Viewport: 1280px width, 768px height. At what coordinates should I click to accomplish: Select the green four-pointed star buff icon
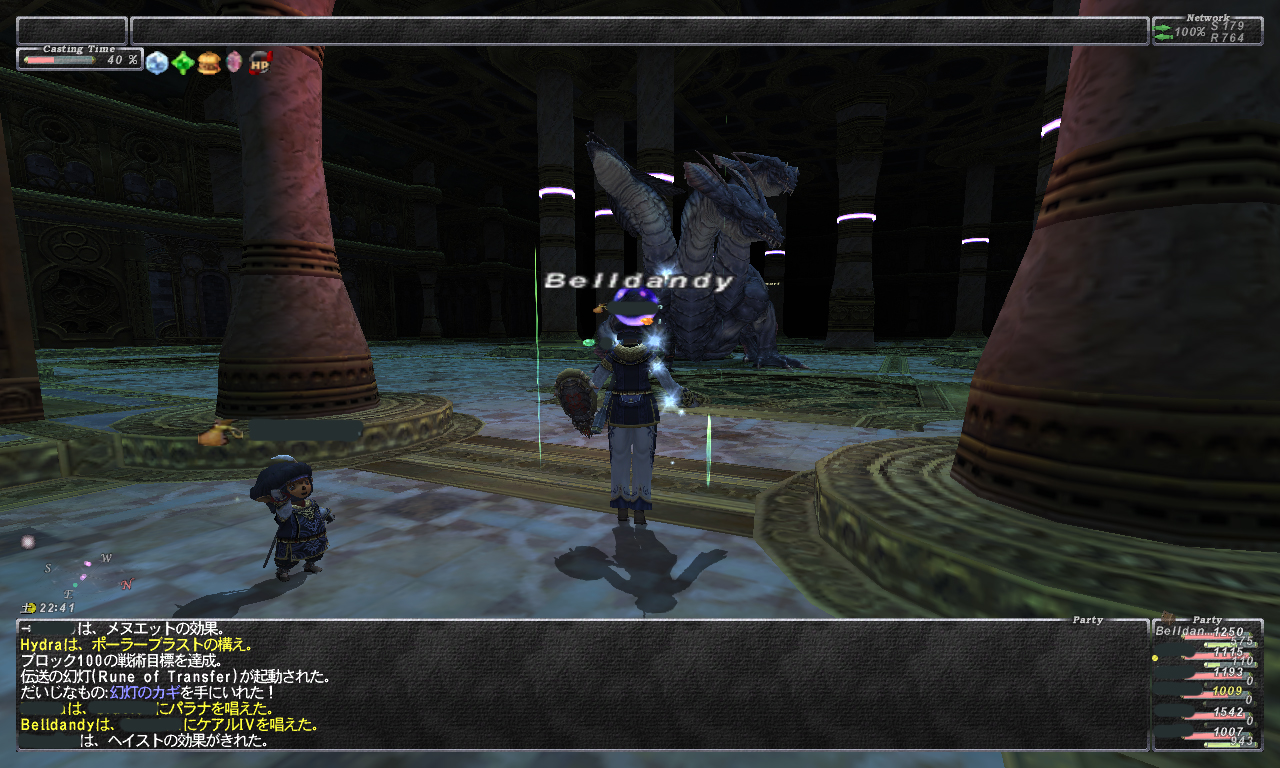[182, 63]
